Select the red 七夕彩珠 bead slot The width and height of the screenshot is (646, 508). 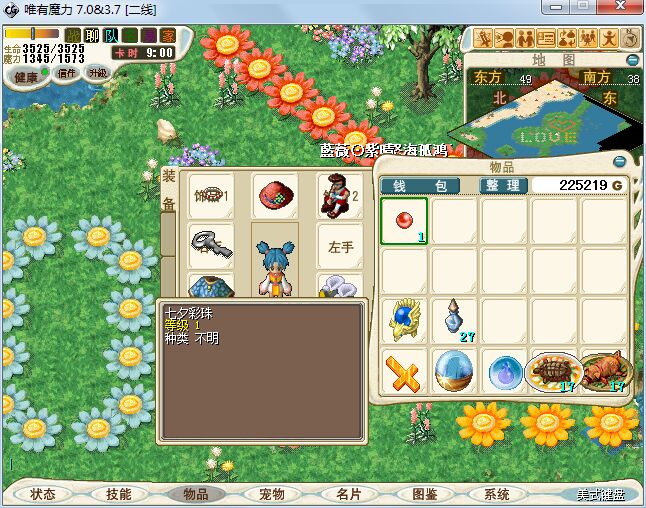404,221
